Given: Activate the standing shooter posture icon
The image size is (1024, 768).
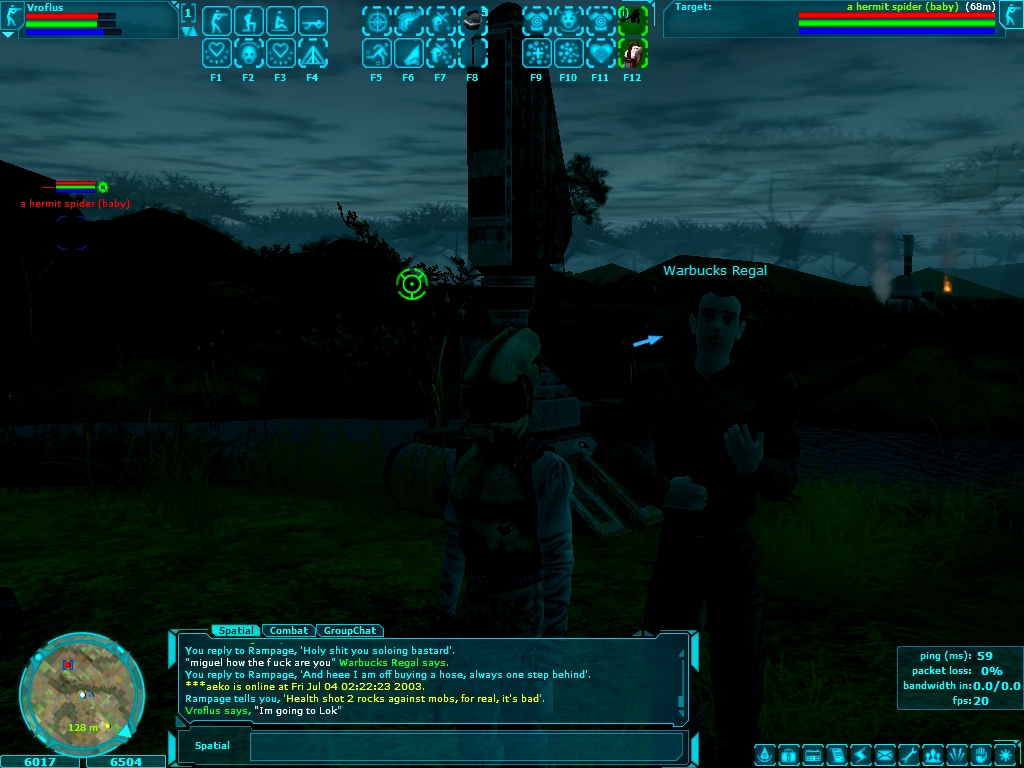Looking at the screenshot, I should (217, 21).
